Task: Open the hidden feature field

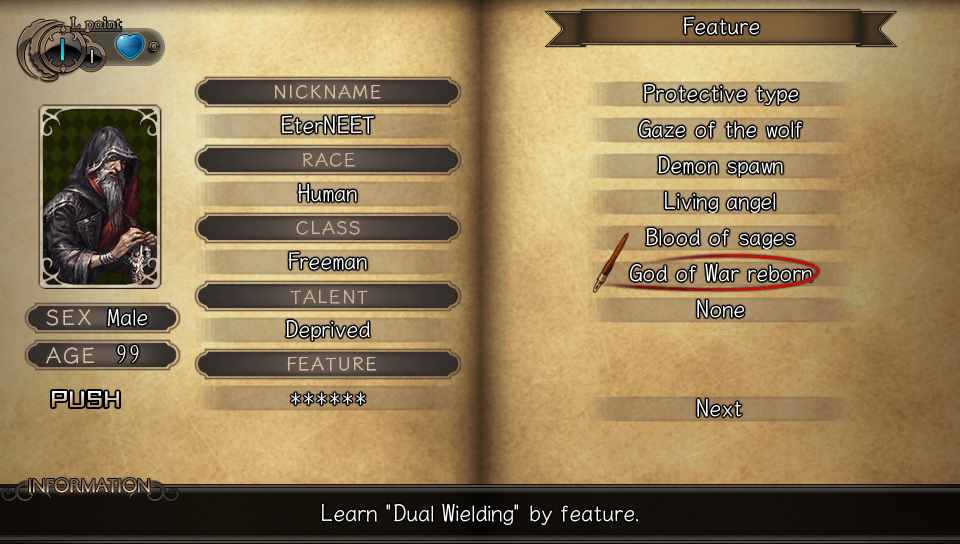Action: 328,398
